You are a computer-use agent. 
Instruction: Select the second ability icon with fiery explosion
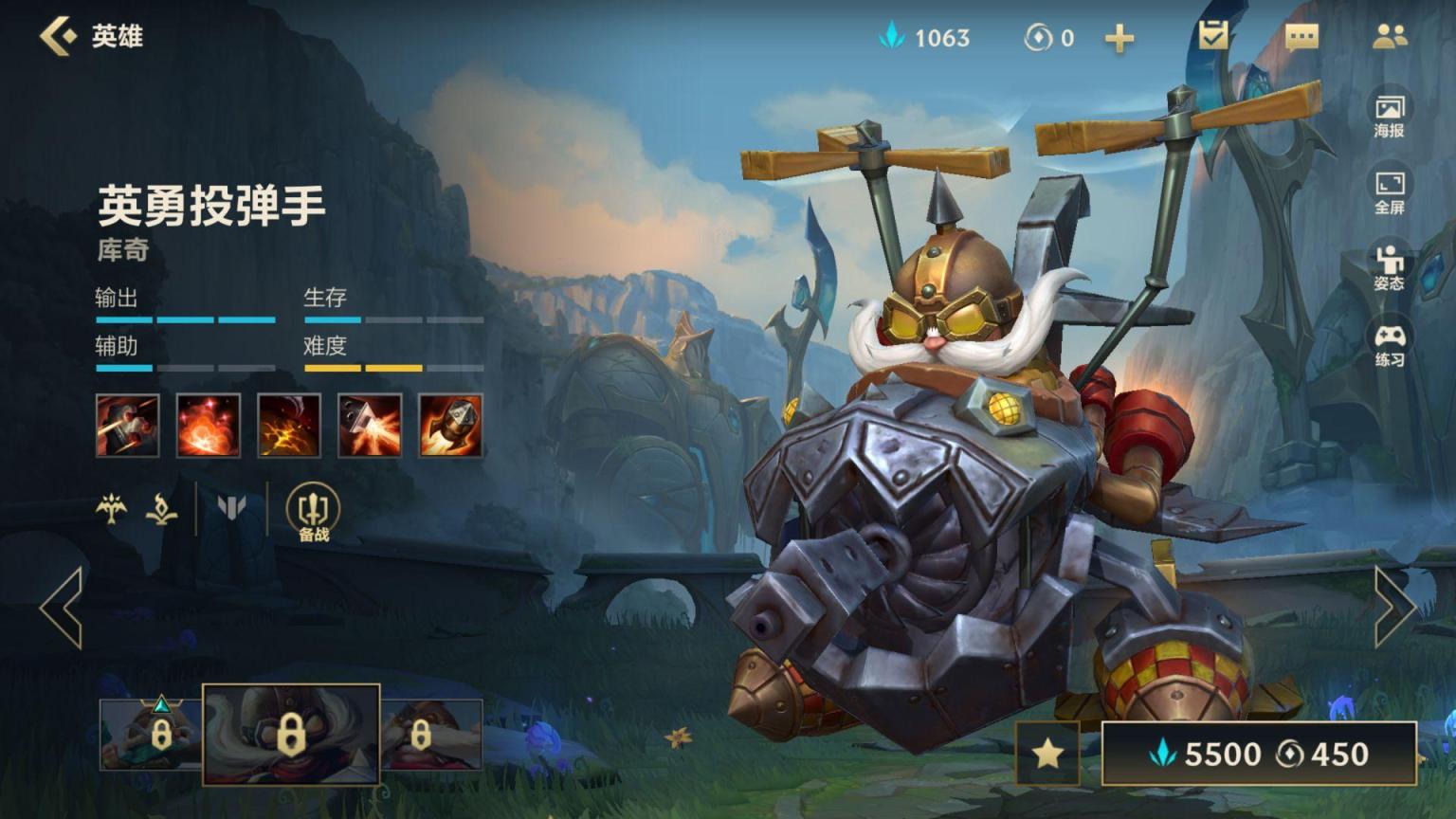(x=209, y=426)
